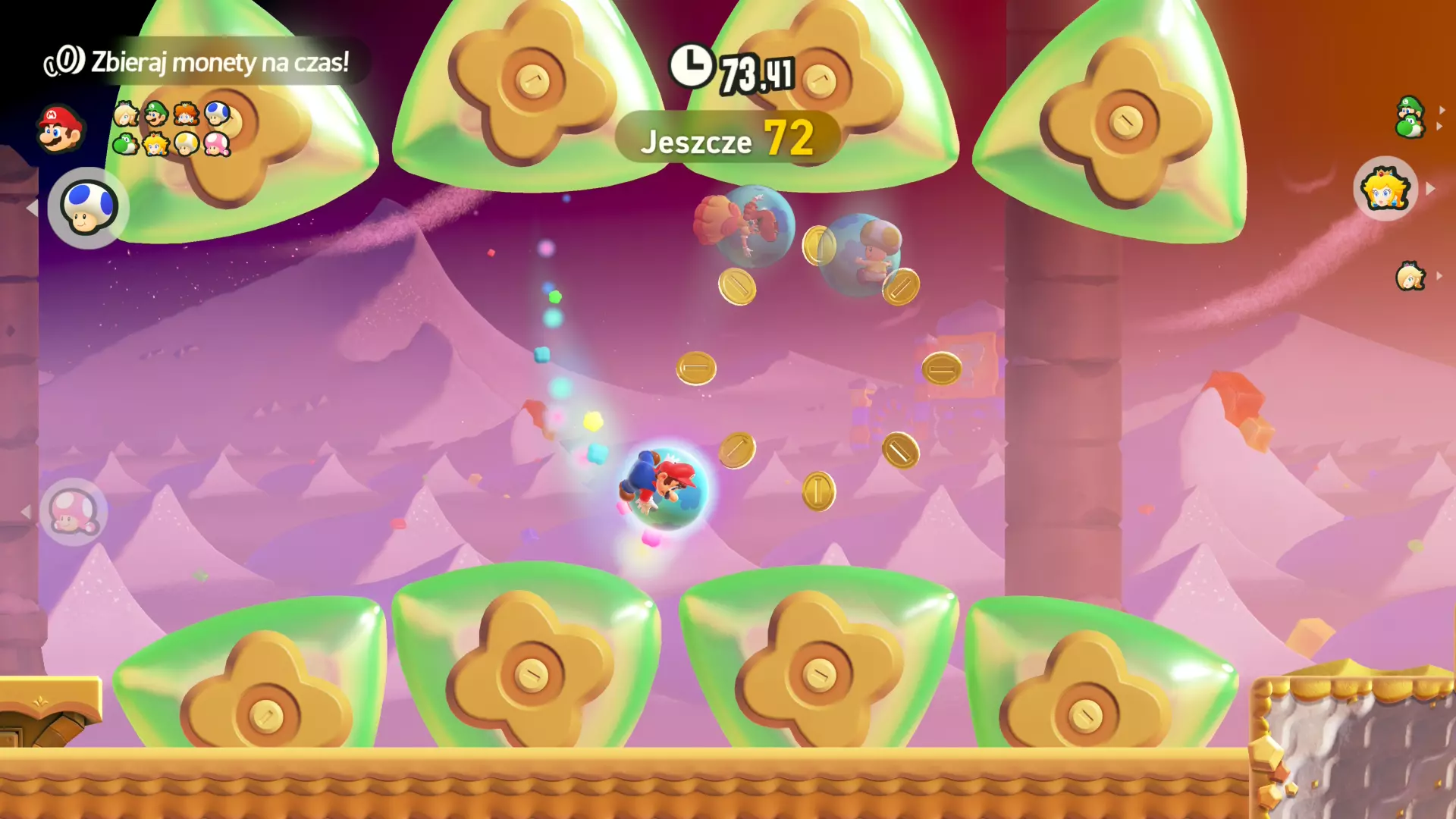Select the small Luigi head in the roster grid

(155, 114)
